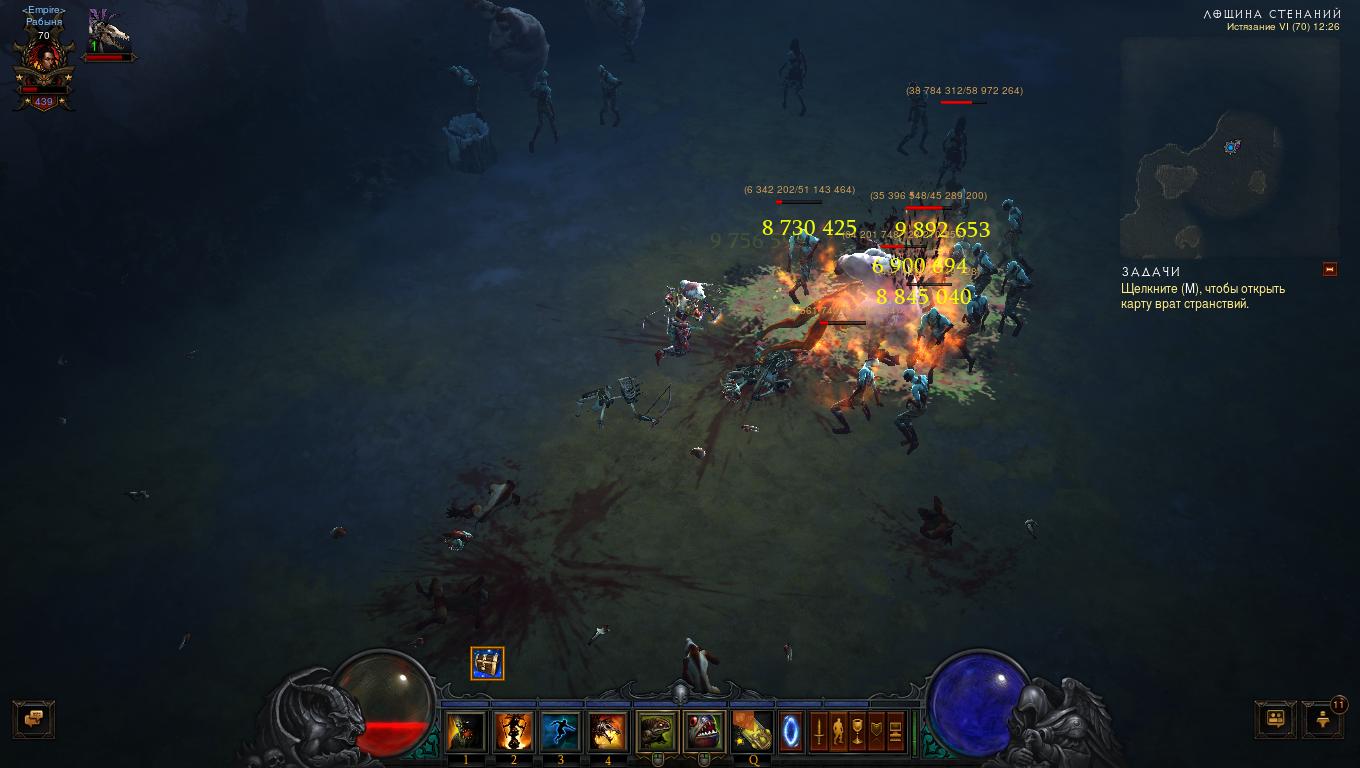Open the character inventory figure icon

[838, 732]
